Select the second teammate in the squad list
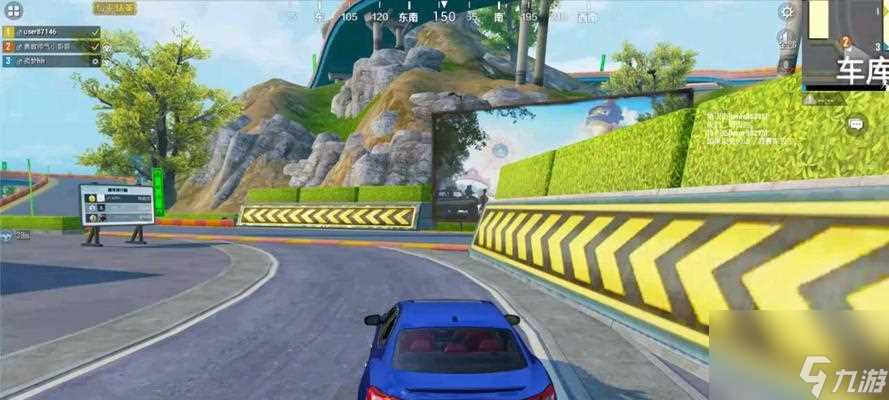The image size is (889, 400). click(52, 47)
